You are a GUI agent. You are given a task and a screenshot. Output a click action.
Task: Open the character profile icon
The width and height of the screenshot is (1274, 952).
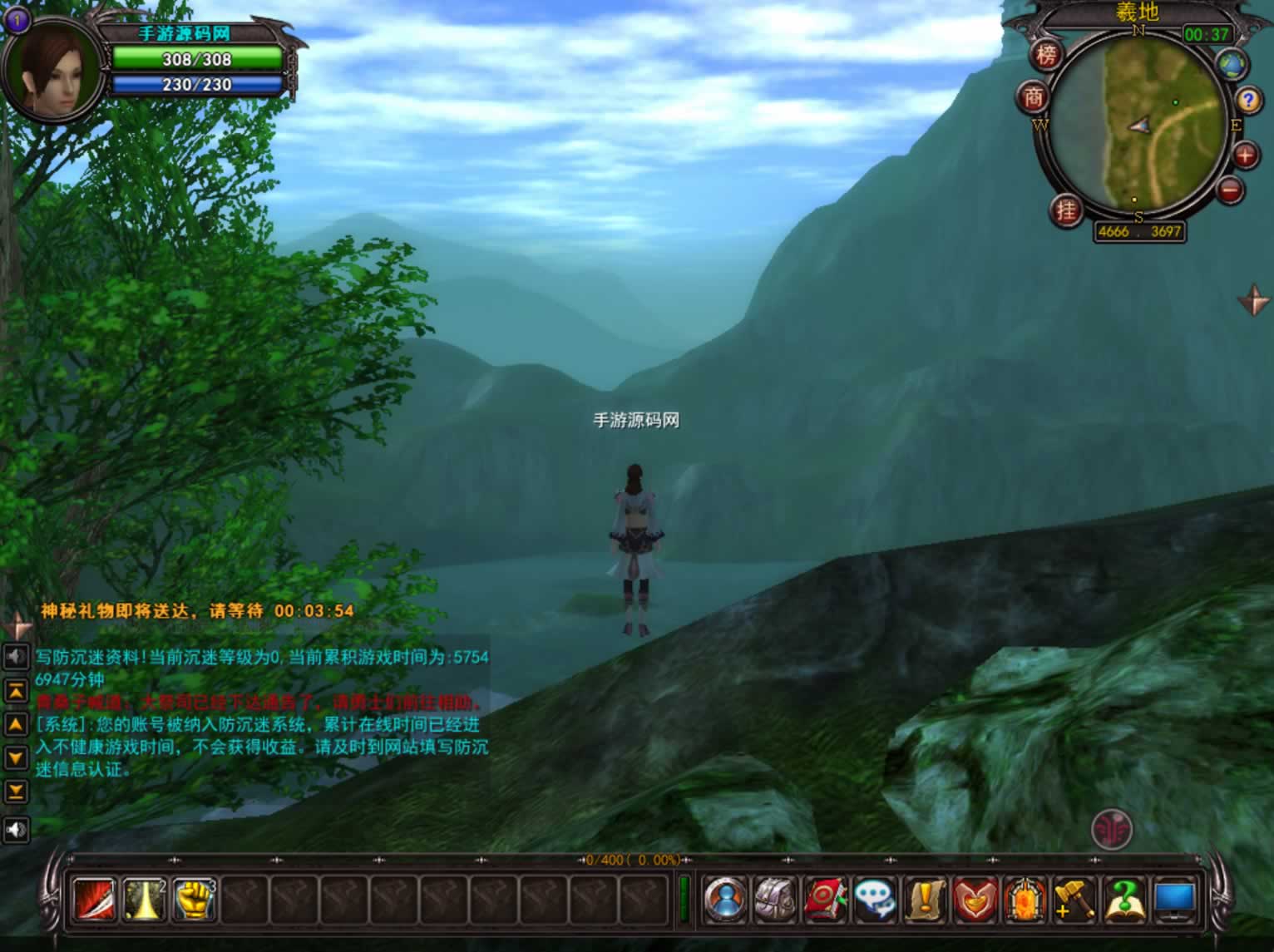coord(724,900)
